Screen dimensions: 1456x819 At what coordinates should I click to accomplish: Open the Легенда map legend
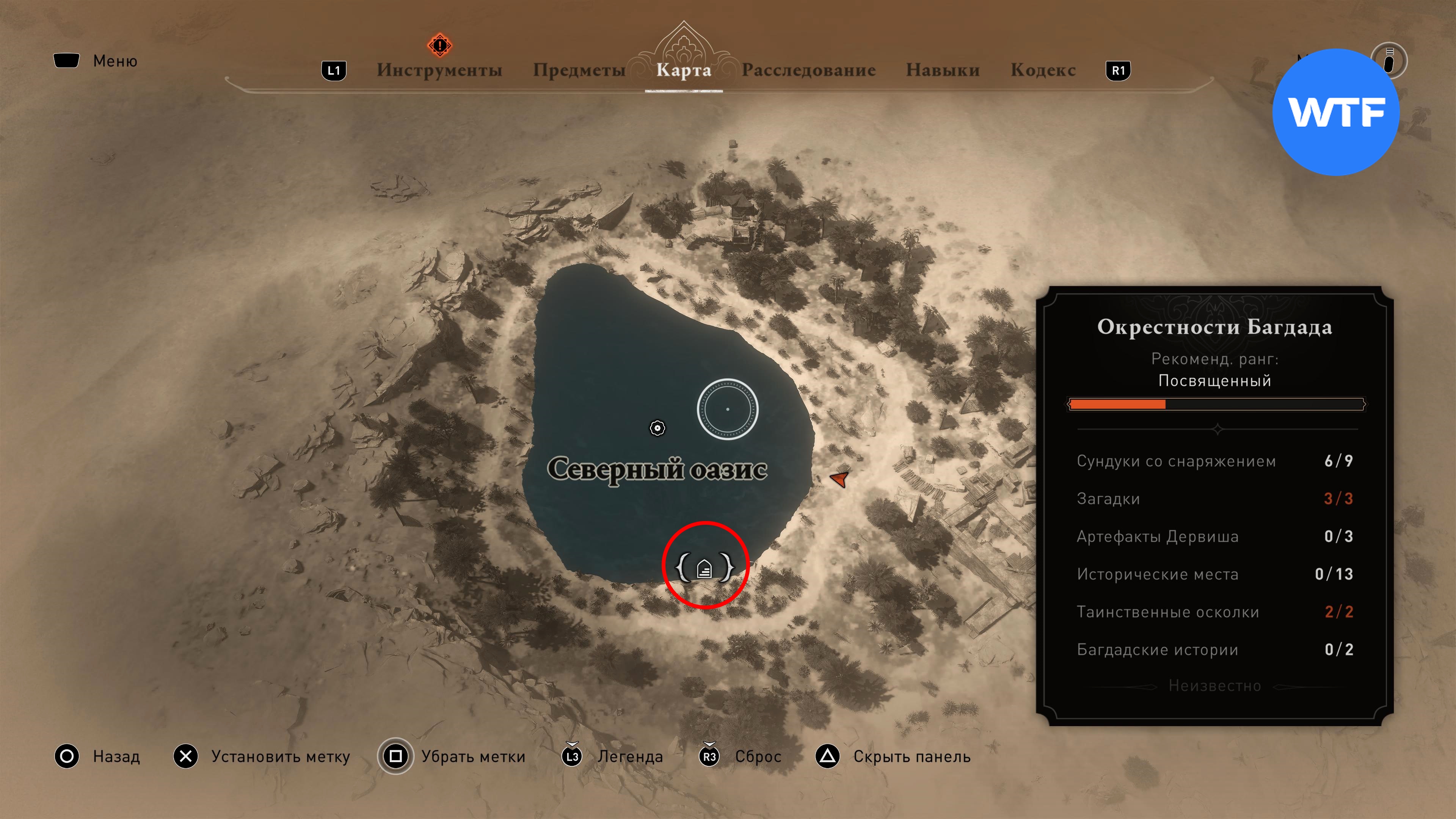coord(630,756)
